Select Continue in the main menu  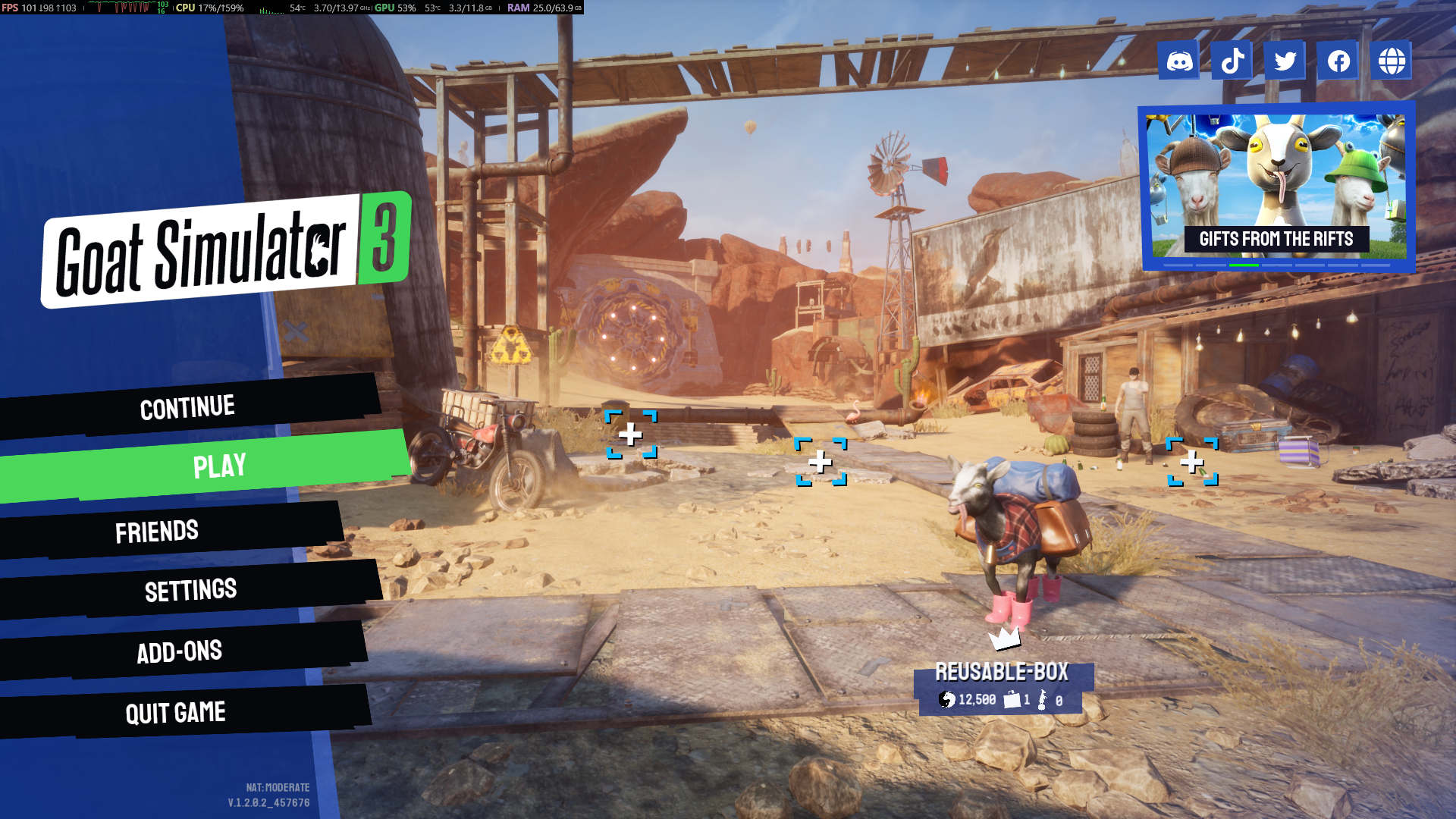187,407
